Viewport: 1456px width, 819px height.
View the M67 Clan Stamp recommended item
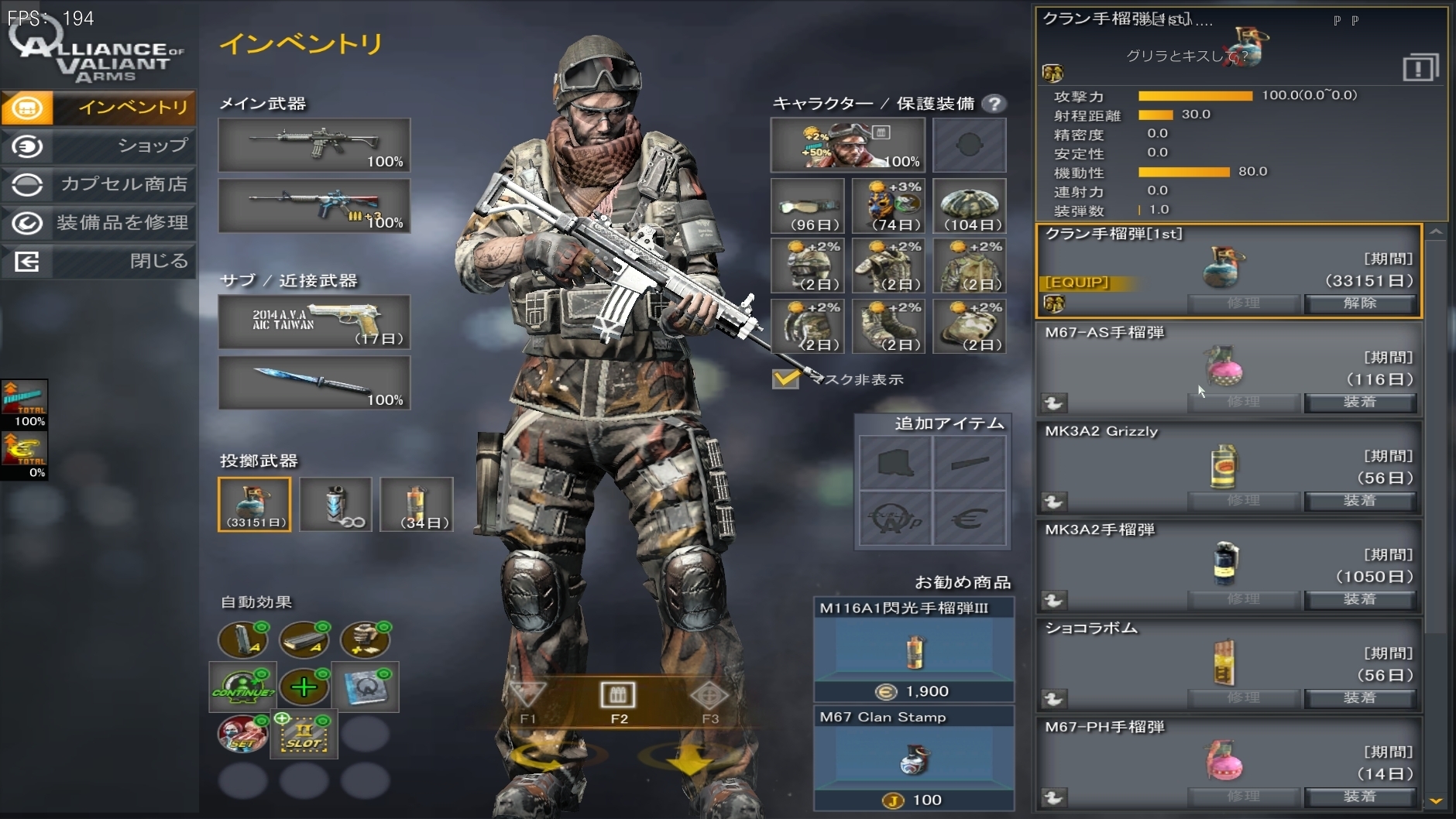914,759
